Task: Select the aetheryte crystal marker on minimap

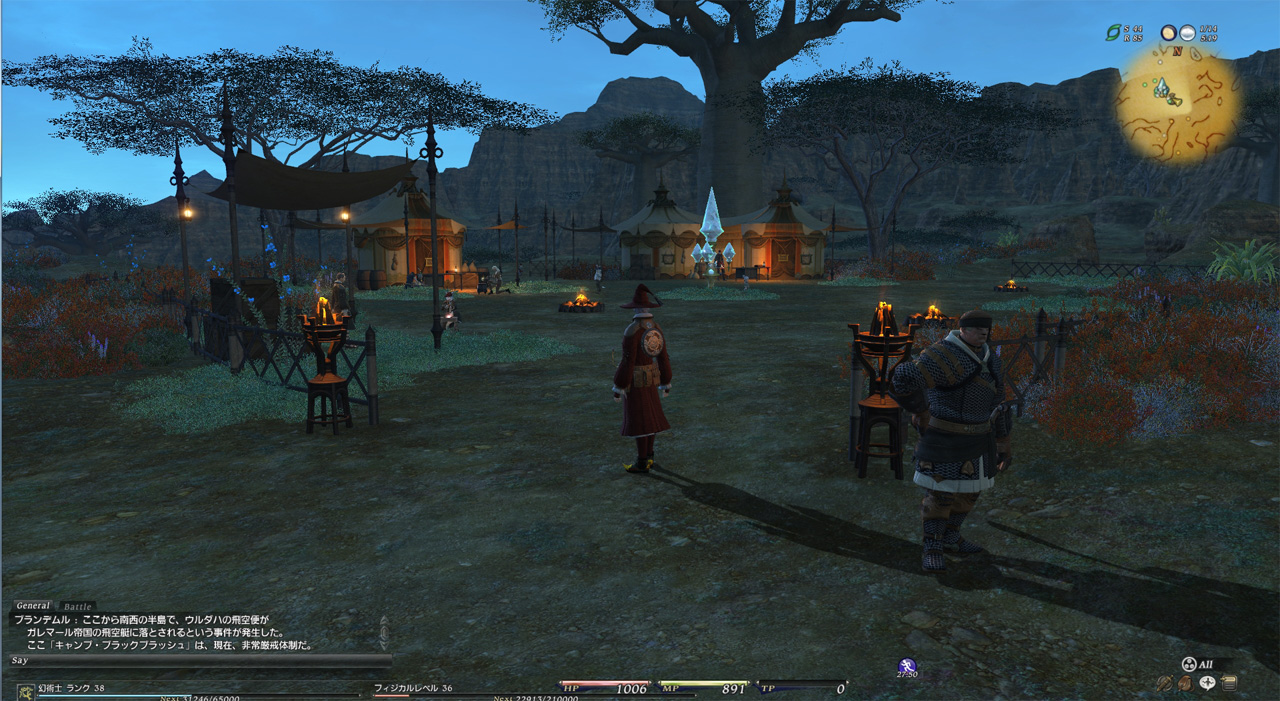Action: (1161, 88)
